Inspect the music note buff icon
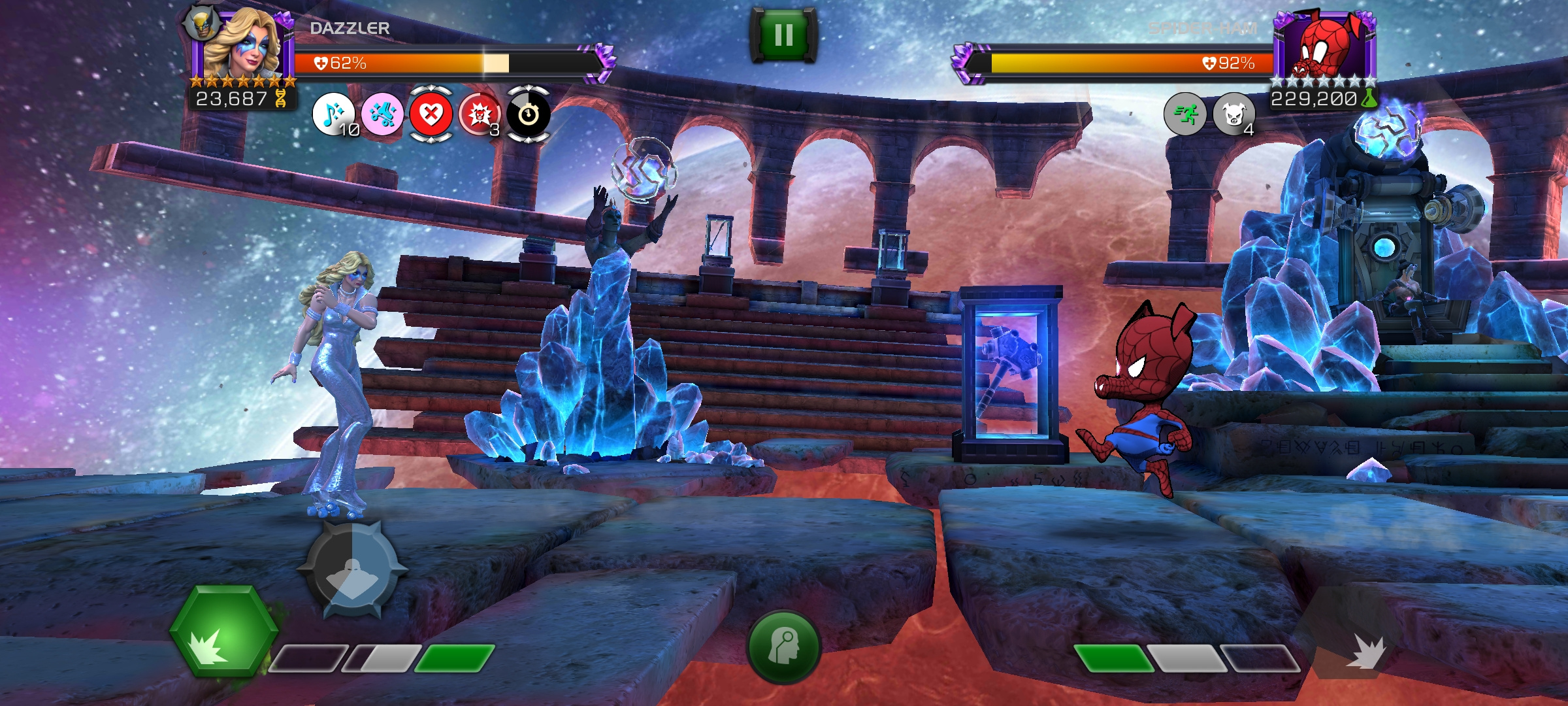1568x706 pixels. point(333,114)
